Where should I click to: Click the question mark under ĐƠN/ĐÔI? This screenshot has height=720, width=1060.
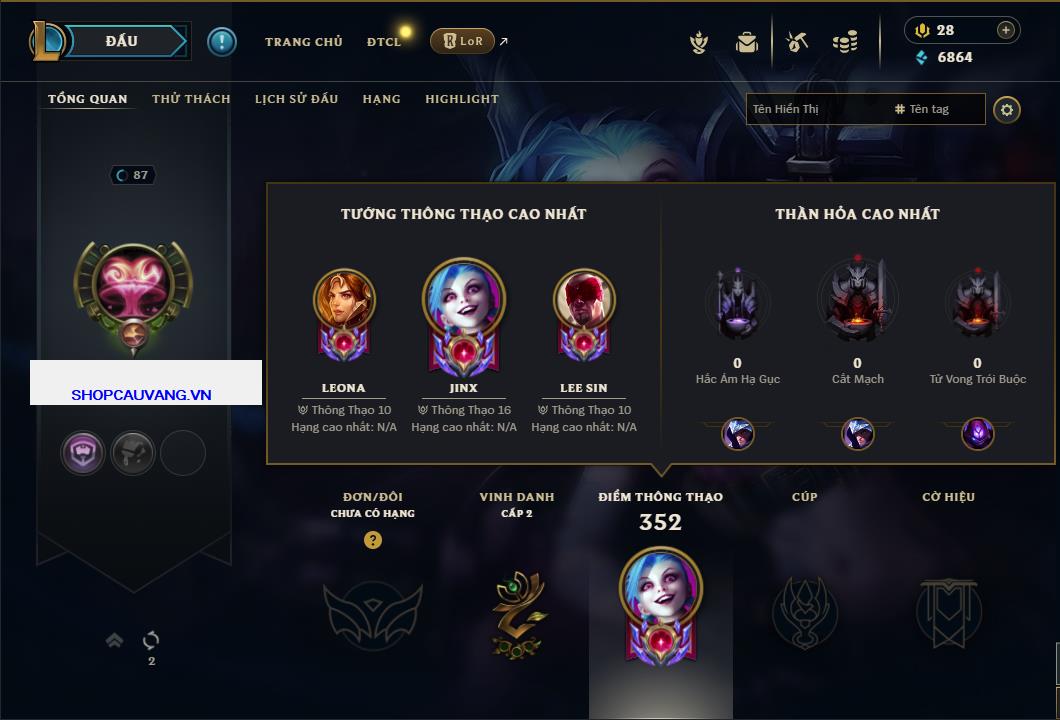pyautogui.click(x=373, y=540)
